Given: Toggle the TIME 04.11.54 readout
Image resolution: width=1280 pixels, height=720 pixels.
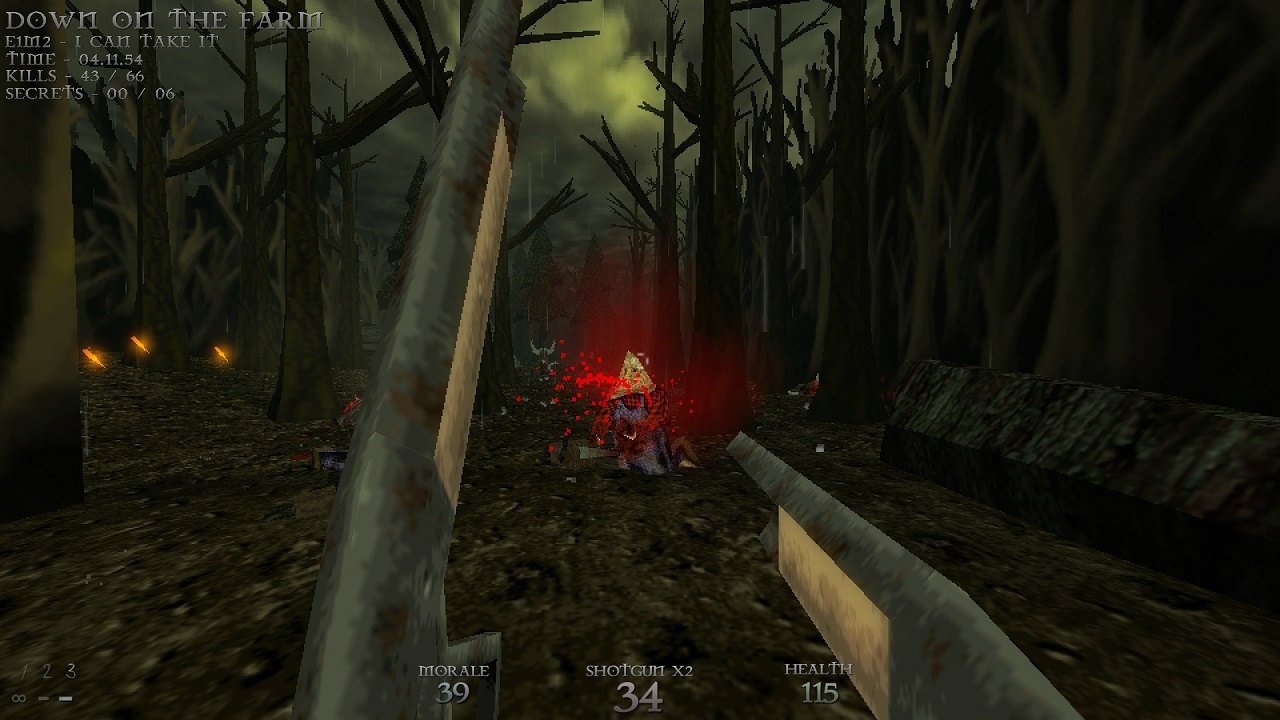Looking at the screenshot, I should [74, 56].
